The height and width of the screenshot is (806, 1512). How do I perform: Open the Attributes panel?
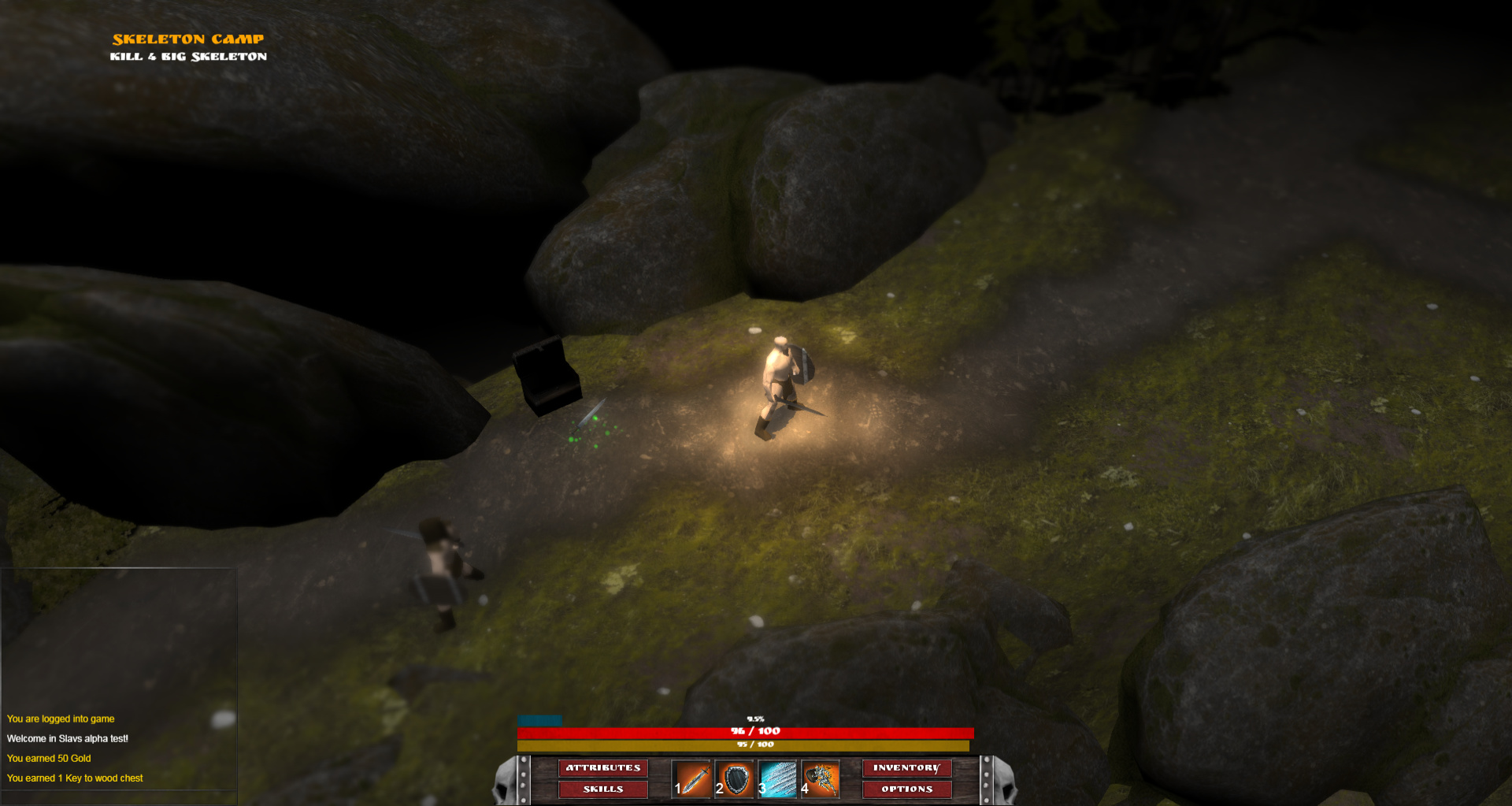tap(603, 767)
